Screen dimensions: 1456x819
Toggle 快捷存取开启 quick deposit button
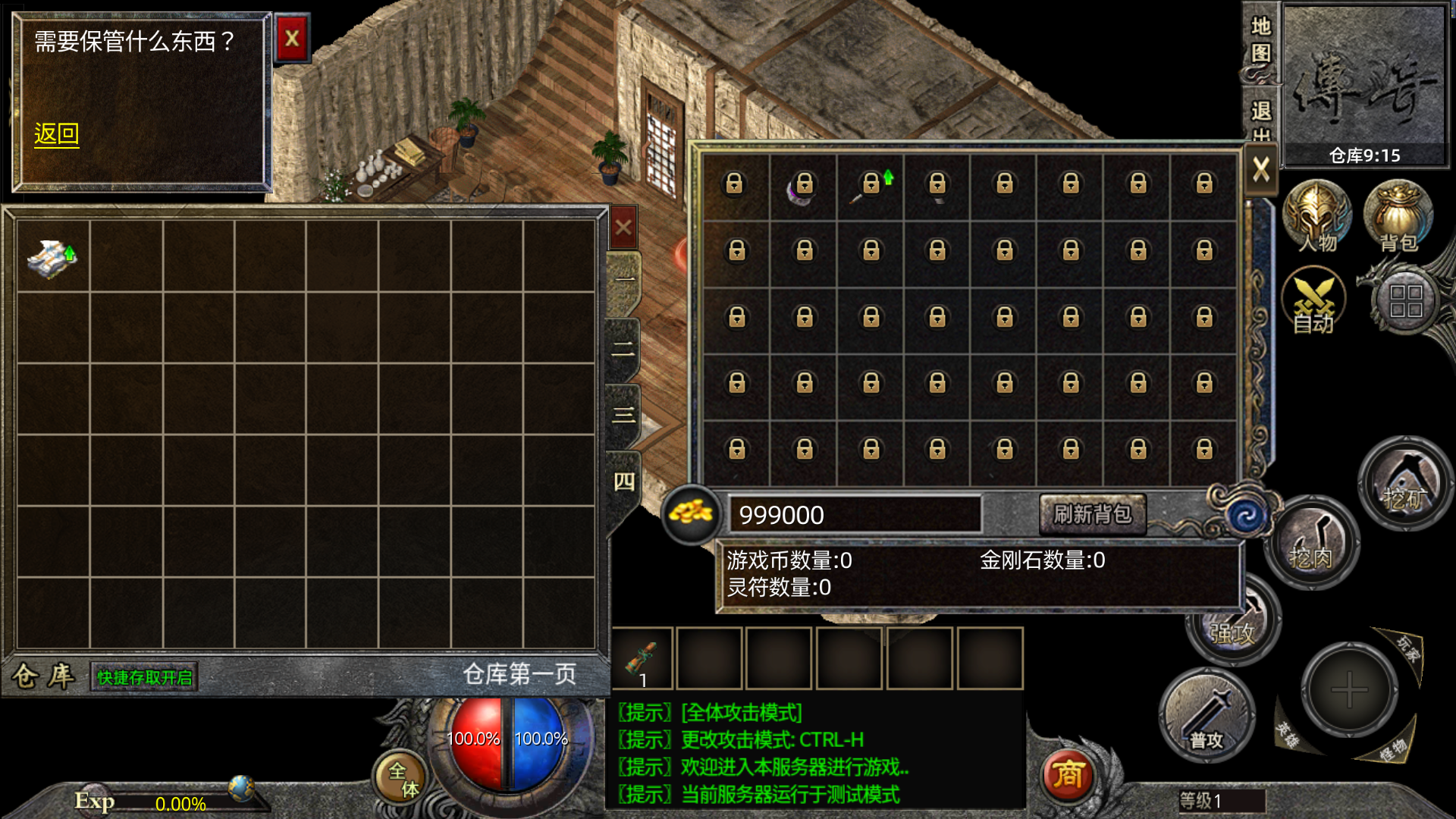[x=144, y=677]
